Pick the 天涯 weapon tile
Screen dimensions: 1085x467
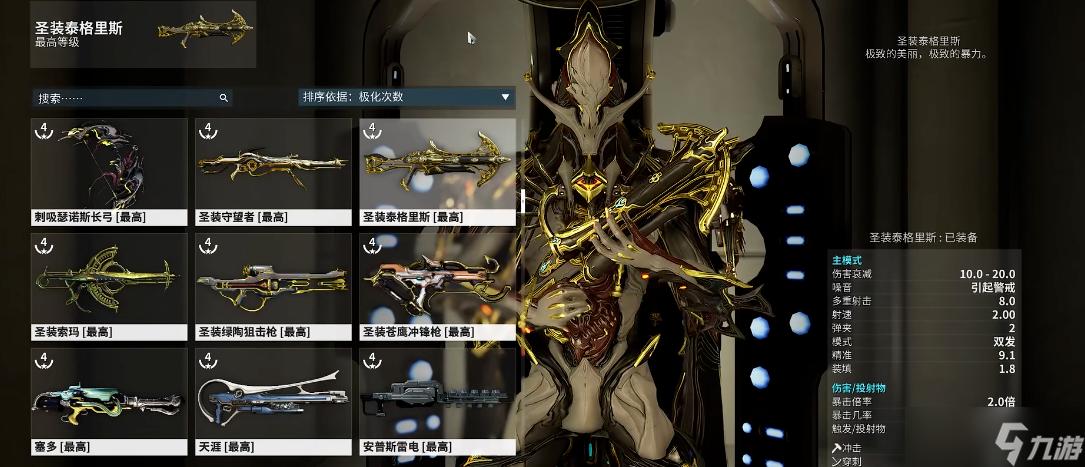point(273,400)
